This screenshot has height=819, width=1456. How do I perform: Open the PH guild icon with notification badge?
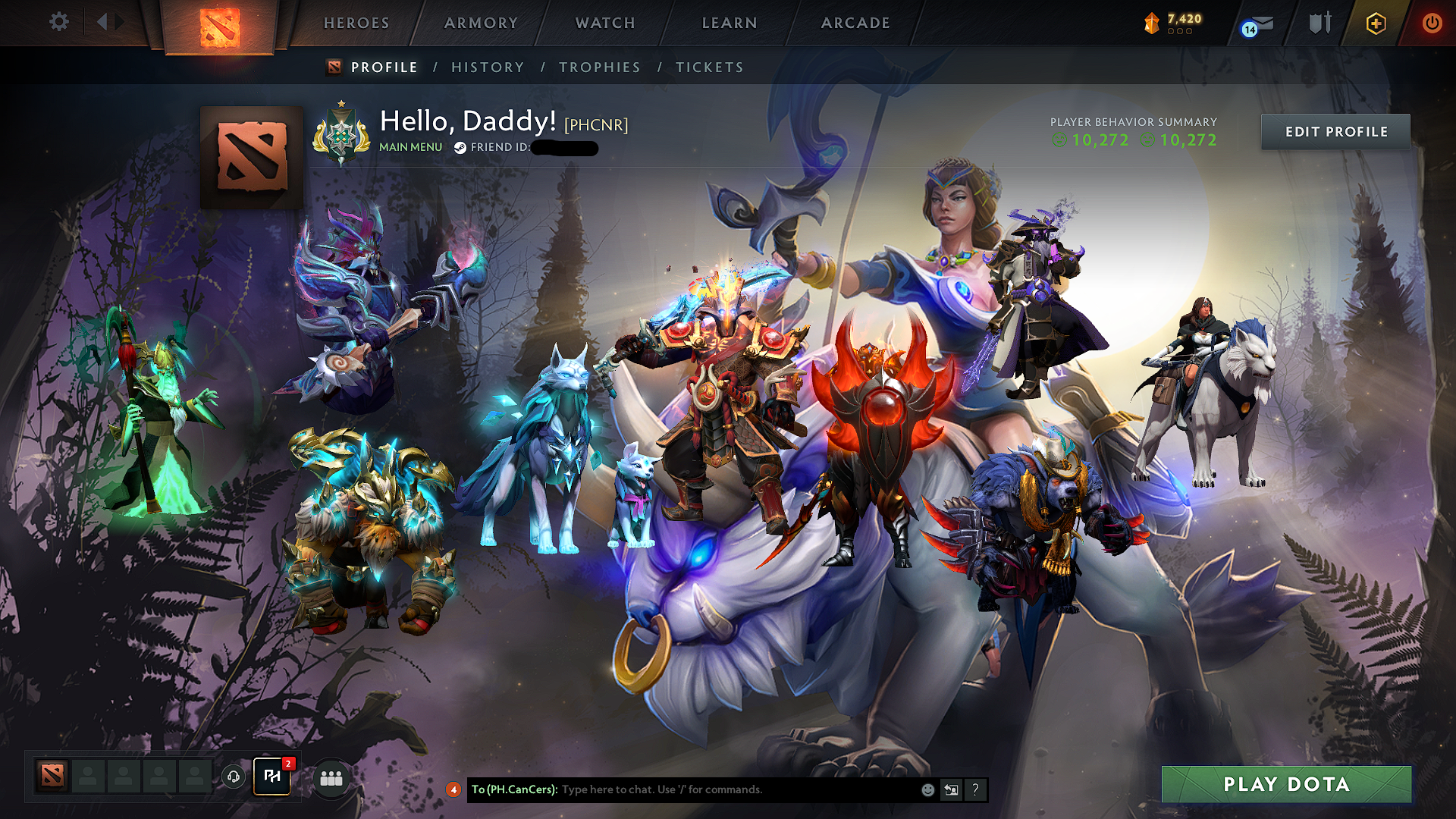[x=272, y=777]
